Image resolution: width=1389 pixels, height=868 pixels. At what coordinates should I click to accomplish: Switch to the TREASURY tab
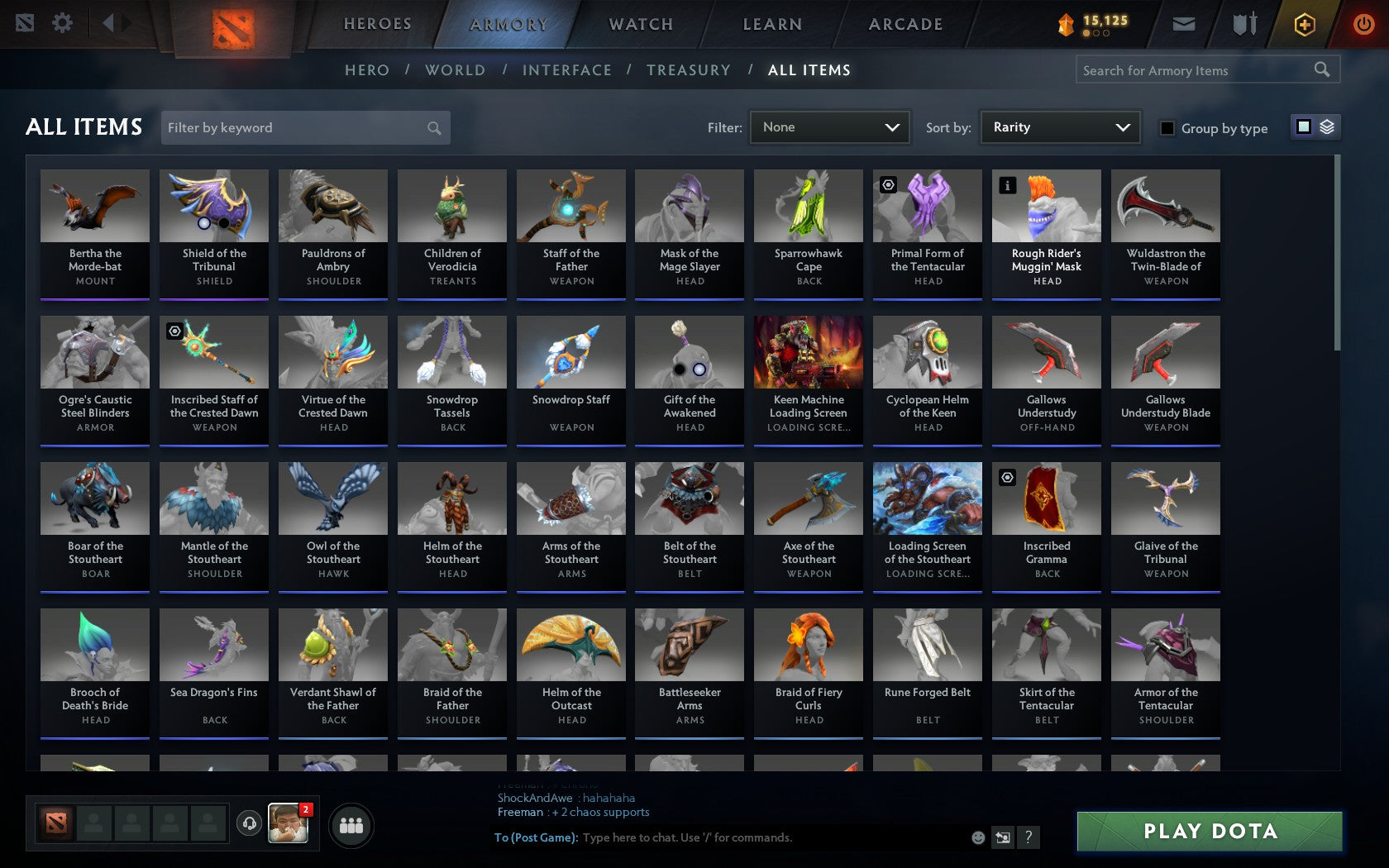689,70
